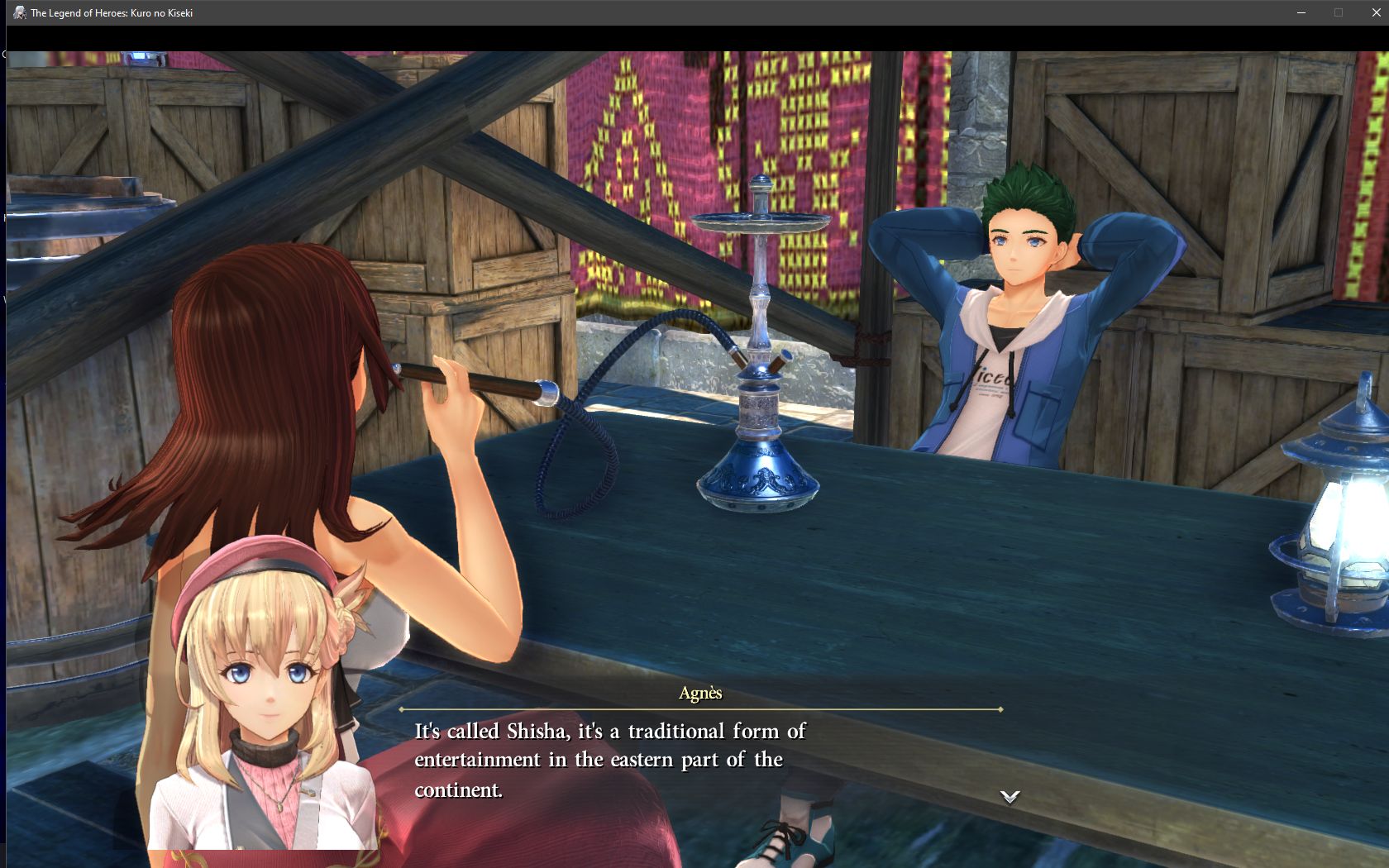Advance dialogue with the down arrow indicator
Image resolution: width=1389 pixels, height=868 pixels.
1010,797
